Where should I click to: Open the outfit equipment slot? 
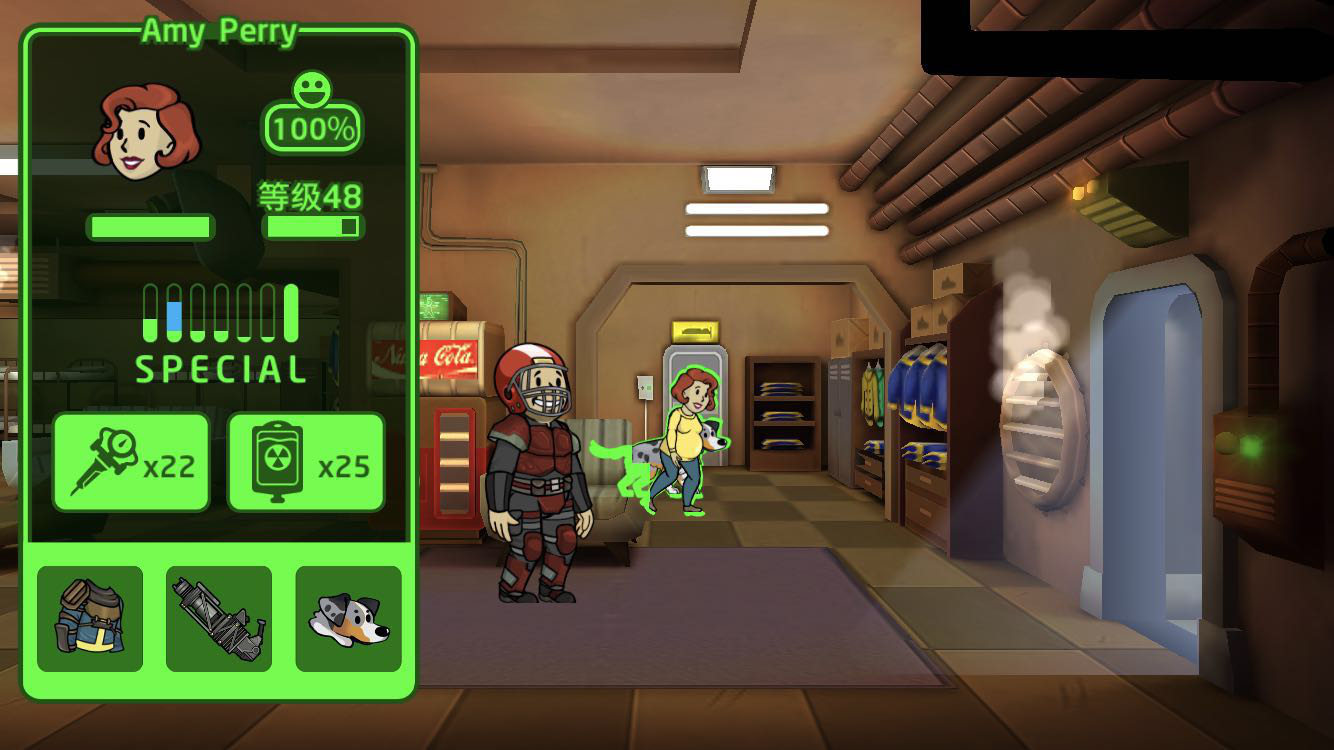click(90, 619)
